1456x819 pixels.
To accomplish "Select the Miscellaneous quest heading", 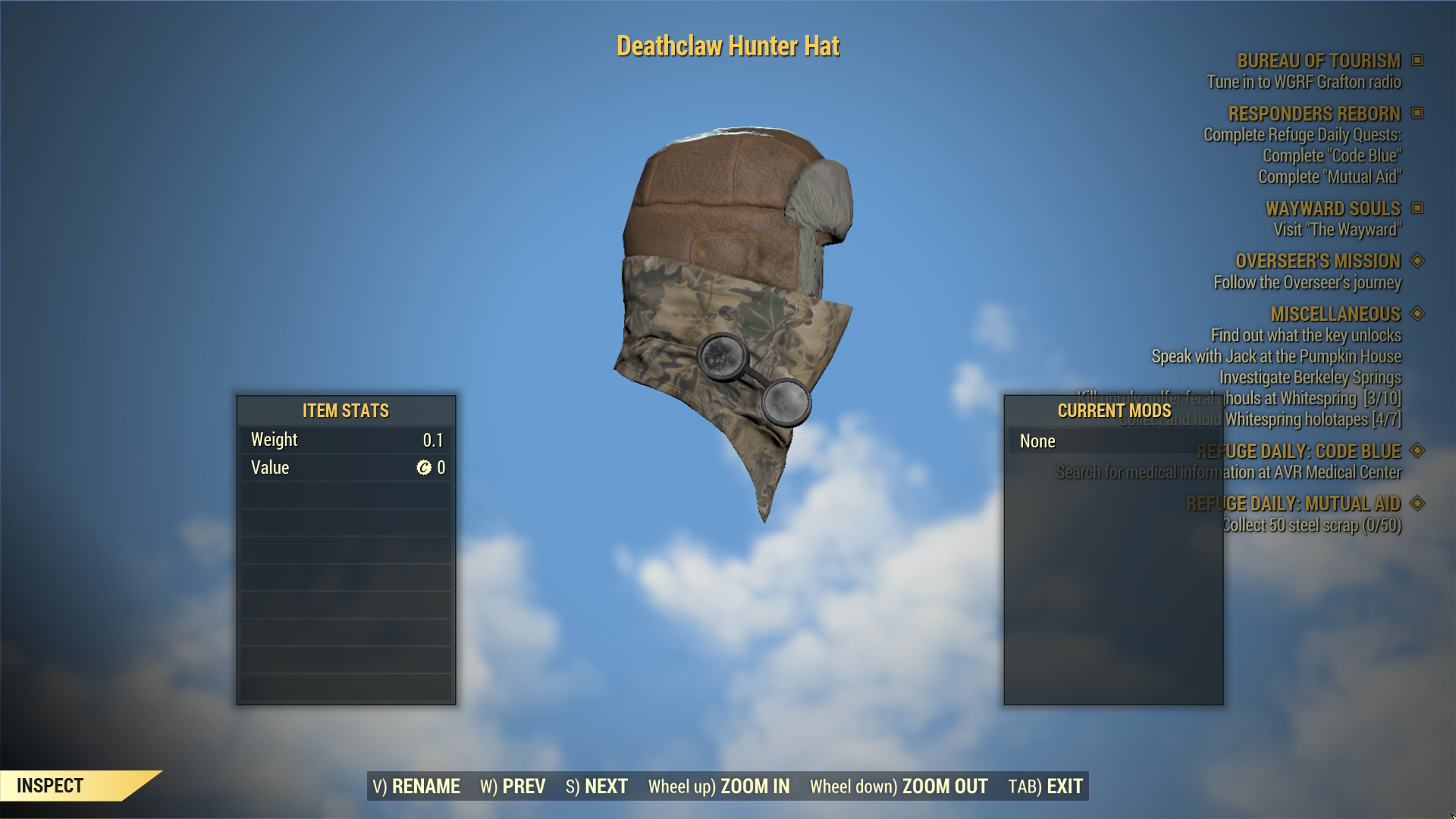I will pos(1335,314).
